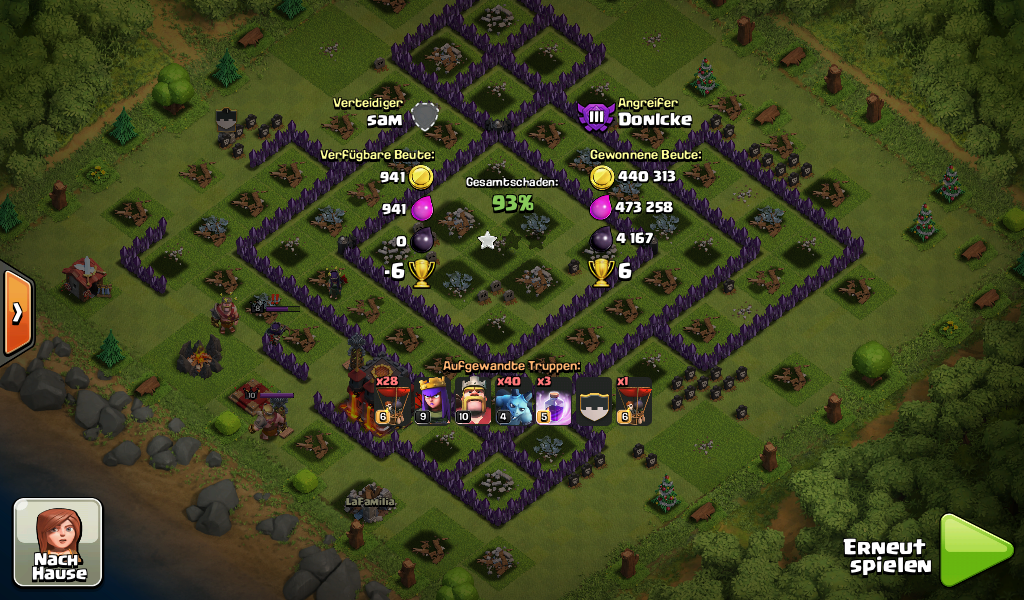The width and height of the screenshot is (1024, 600).
Task: Select the Barbarian King troop icon
Action: [x=473, y=401]
